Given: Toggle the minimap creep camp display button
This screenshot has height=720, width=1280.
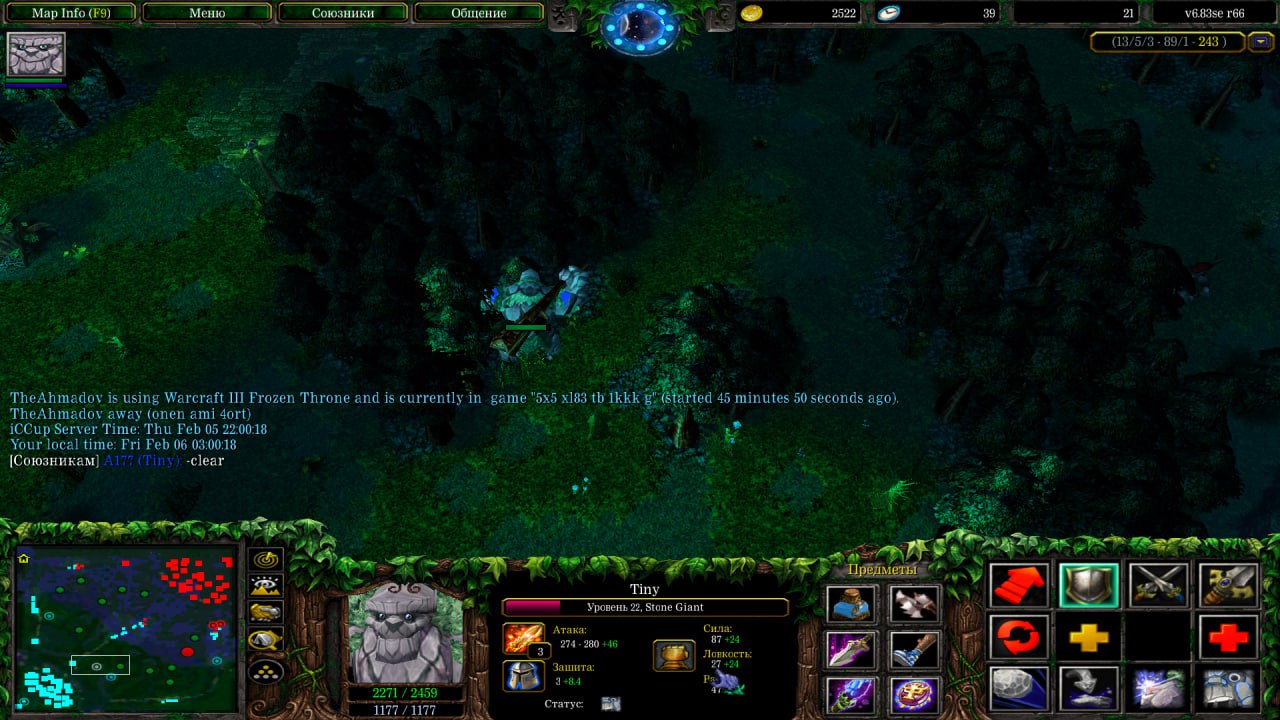Looking at the screenshot, I should (266, 639).
